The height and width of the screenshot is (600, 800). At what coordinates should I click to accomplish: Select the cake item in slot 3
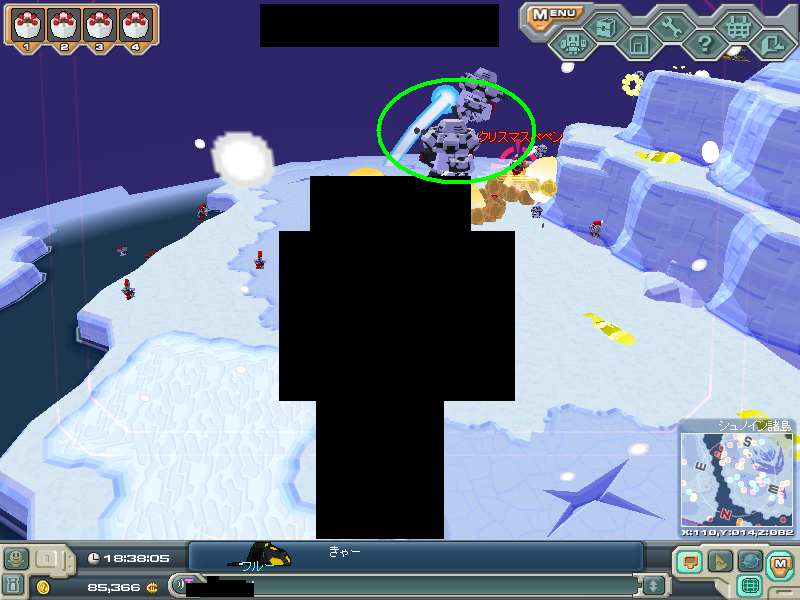[x=100, y=26]
